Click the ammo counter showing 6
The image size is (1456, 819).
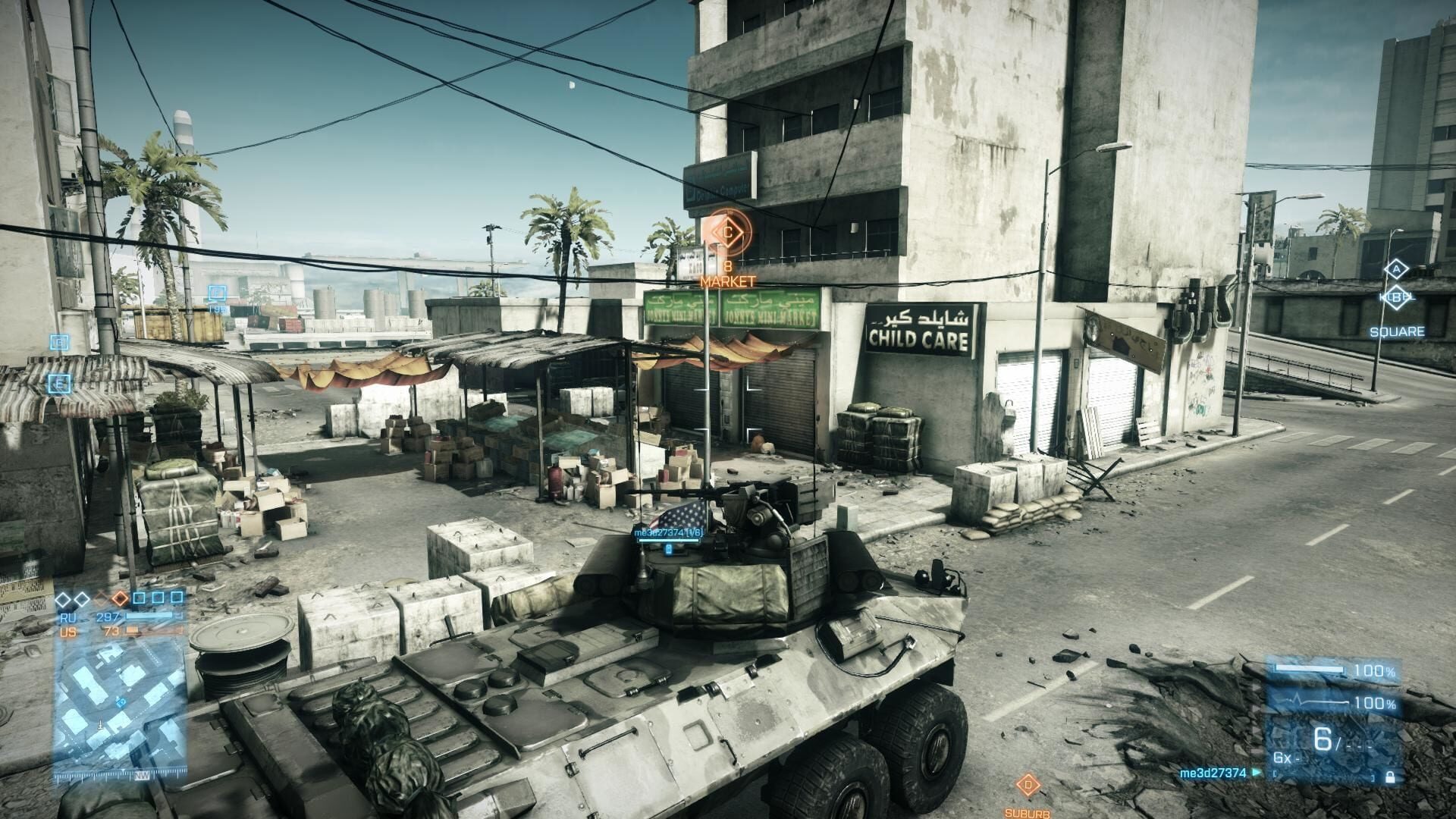pyautogui.click(x=1324, y=739)
